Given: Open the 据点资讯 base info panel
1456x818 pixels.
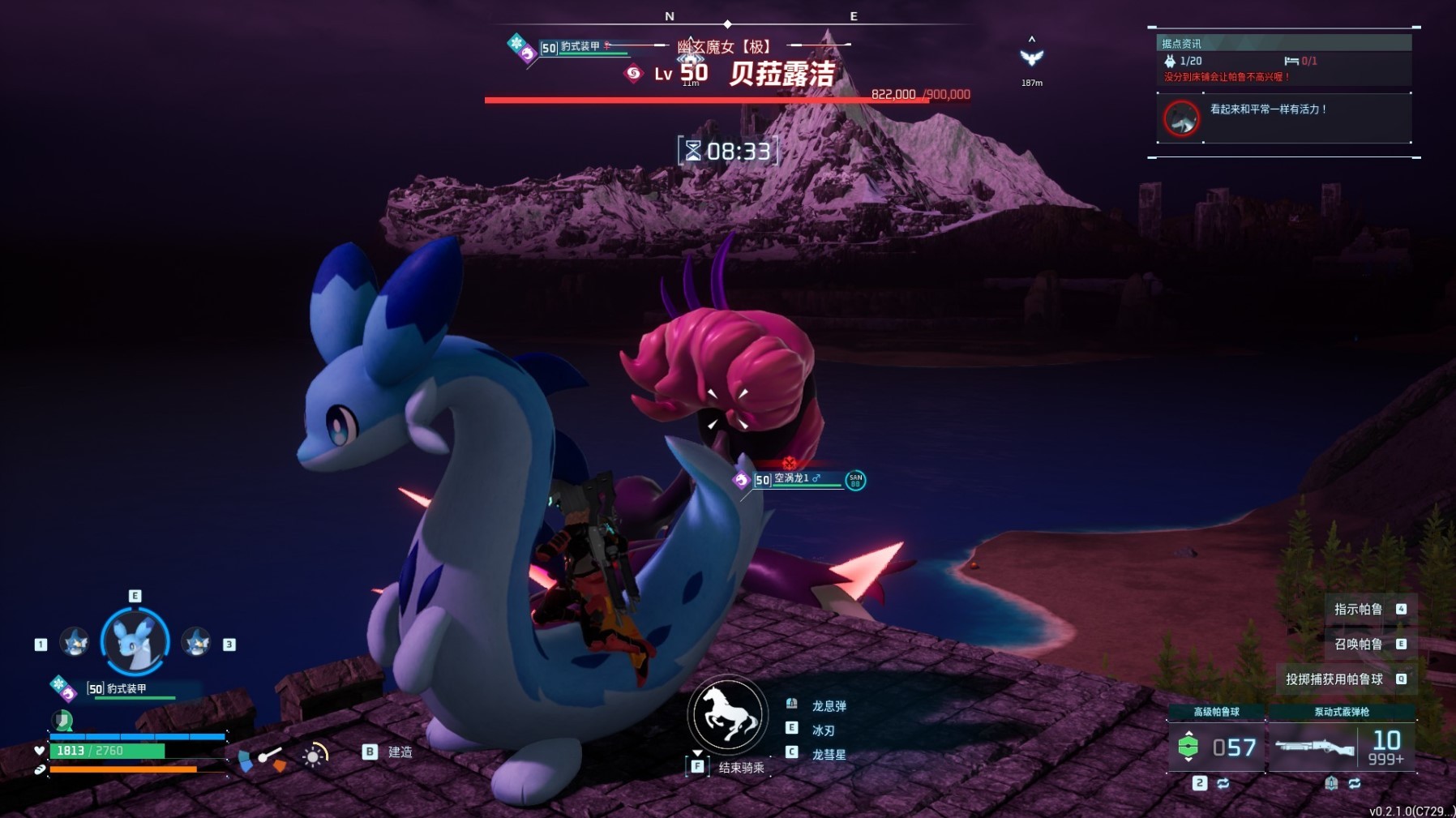Looking at the screenshot, I should point(1181,43).
